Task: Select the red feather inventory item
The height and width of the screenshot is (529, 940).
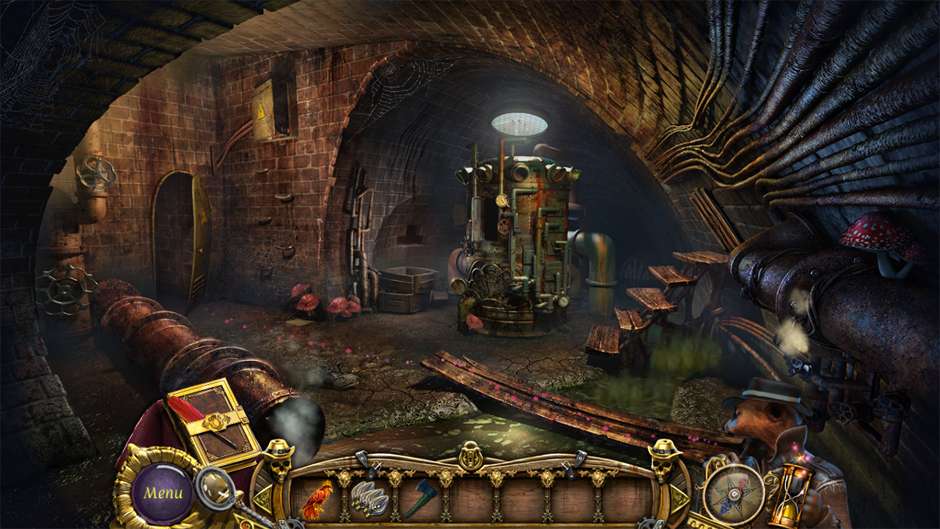Action: click(319, 499)
